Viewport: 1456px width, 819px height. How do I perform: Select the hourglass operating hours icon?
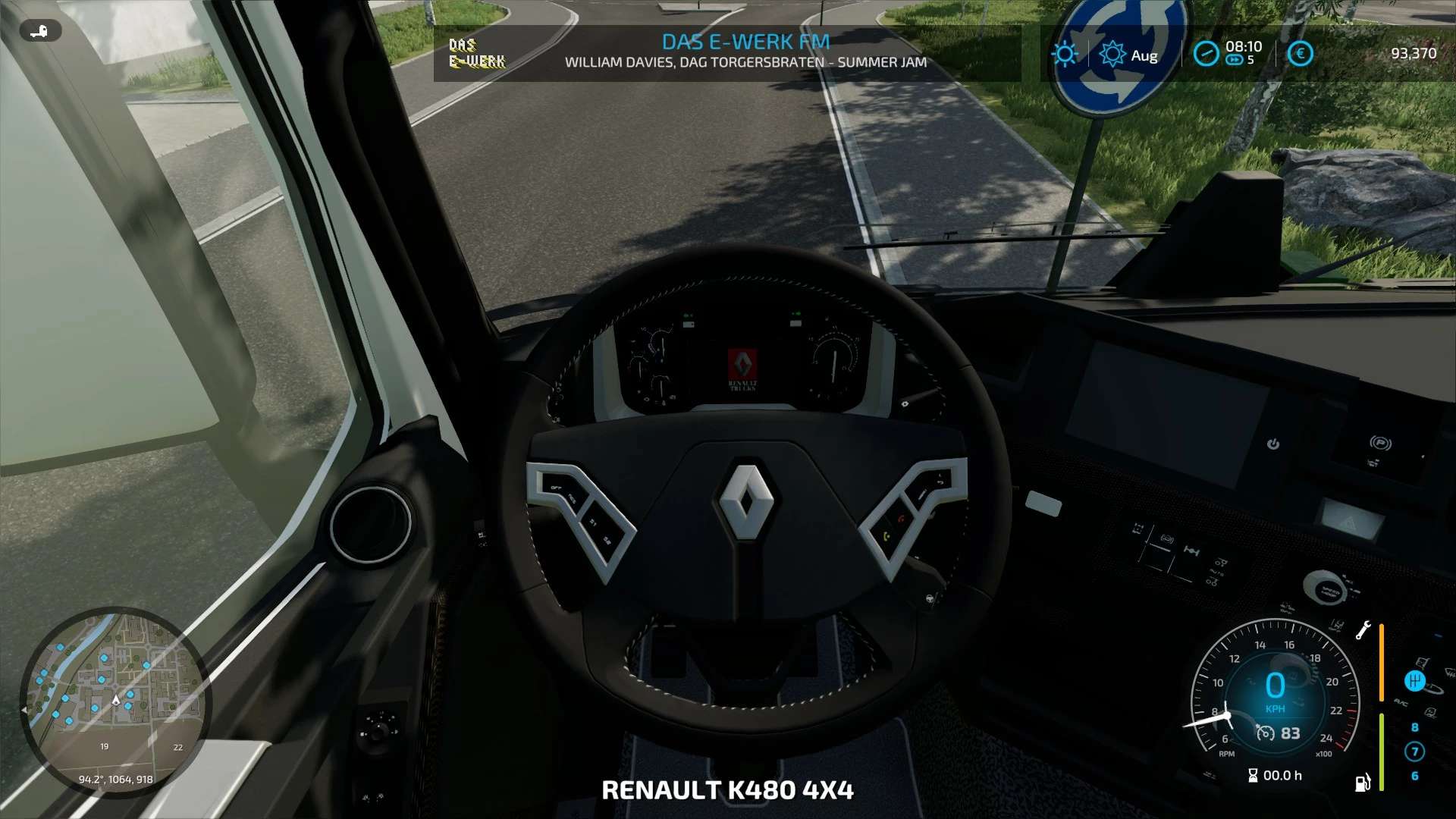click(x=1253, y=775)
